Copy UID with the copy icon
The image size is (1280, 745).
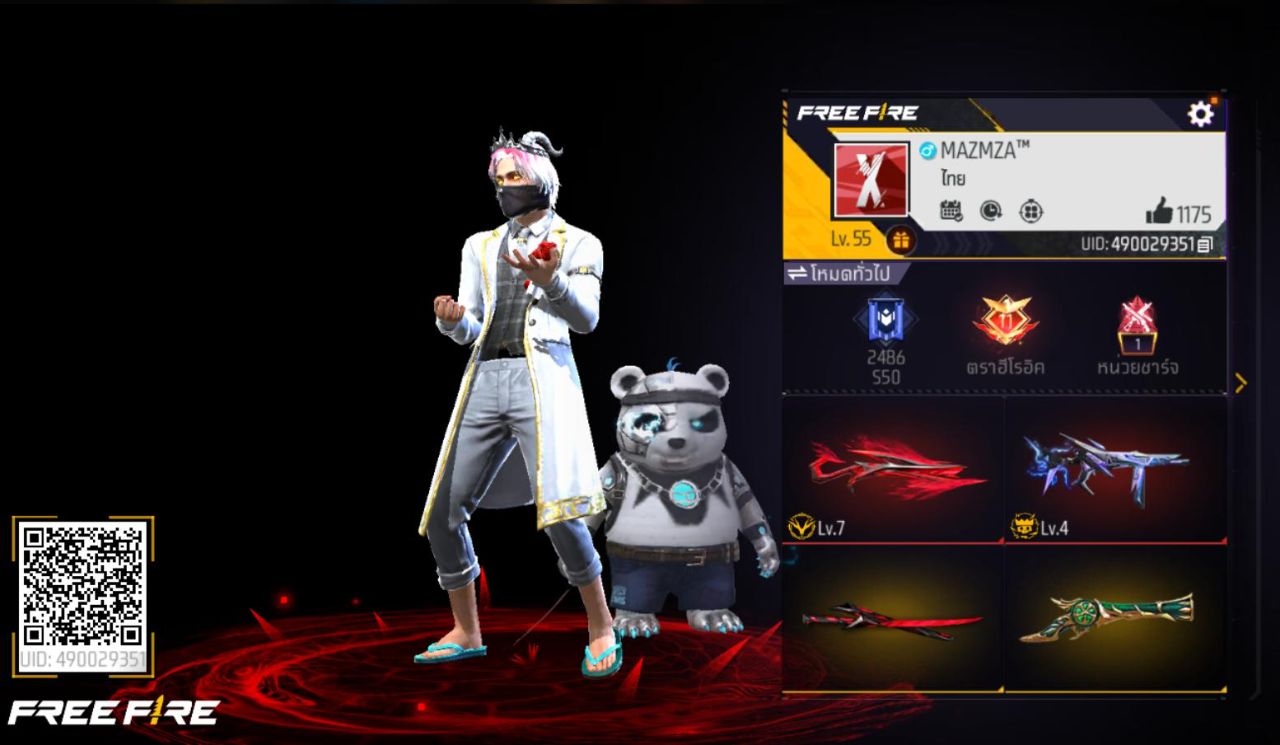(x=1206, y=246)
